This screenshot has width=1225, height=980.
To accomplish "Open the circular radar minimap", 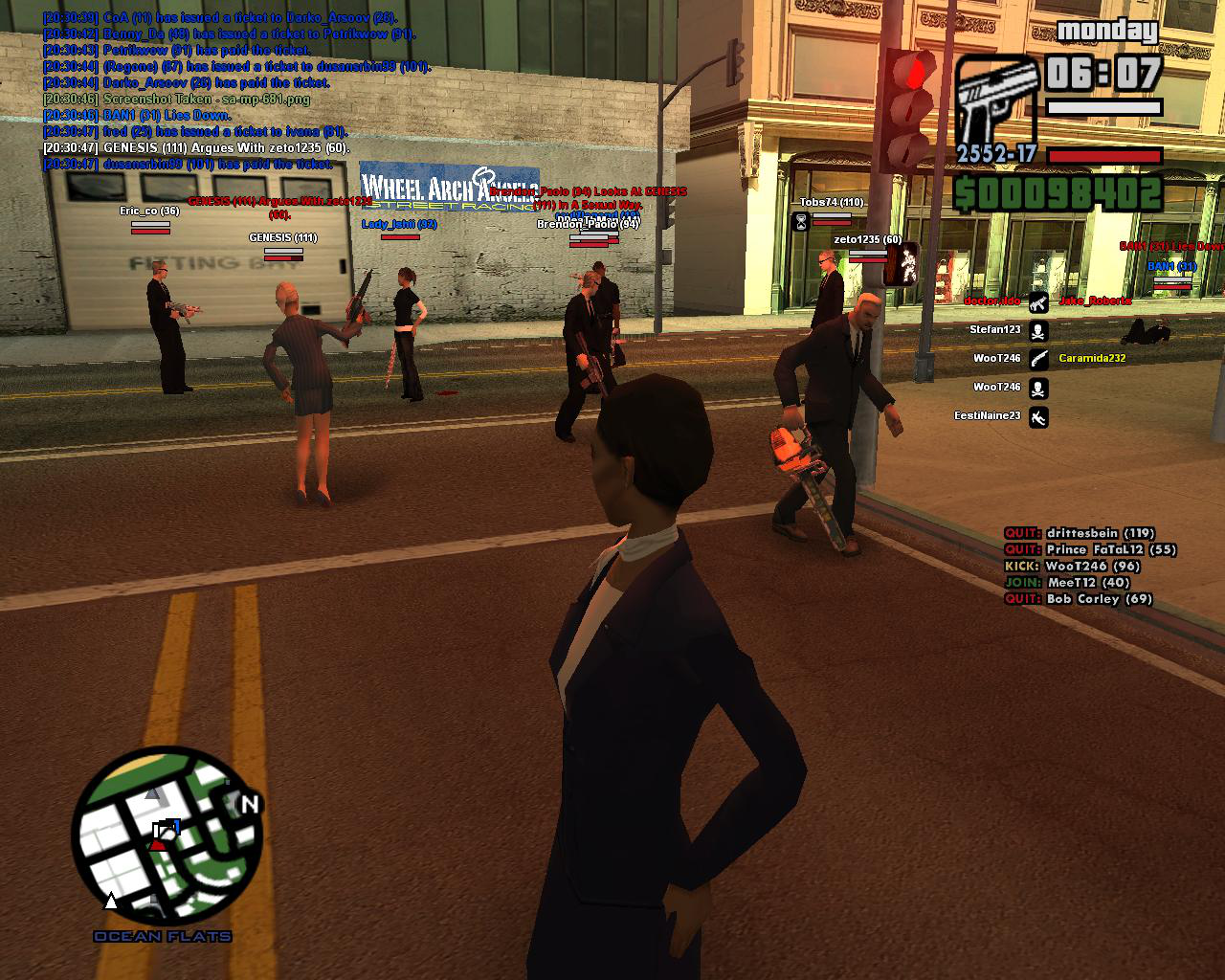I will click(167, 837).
